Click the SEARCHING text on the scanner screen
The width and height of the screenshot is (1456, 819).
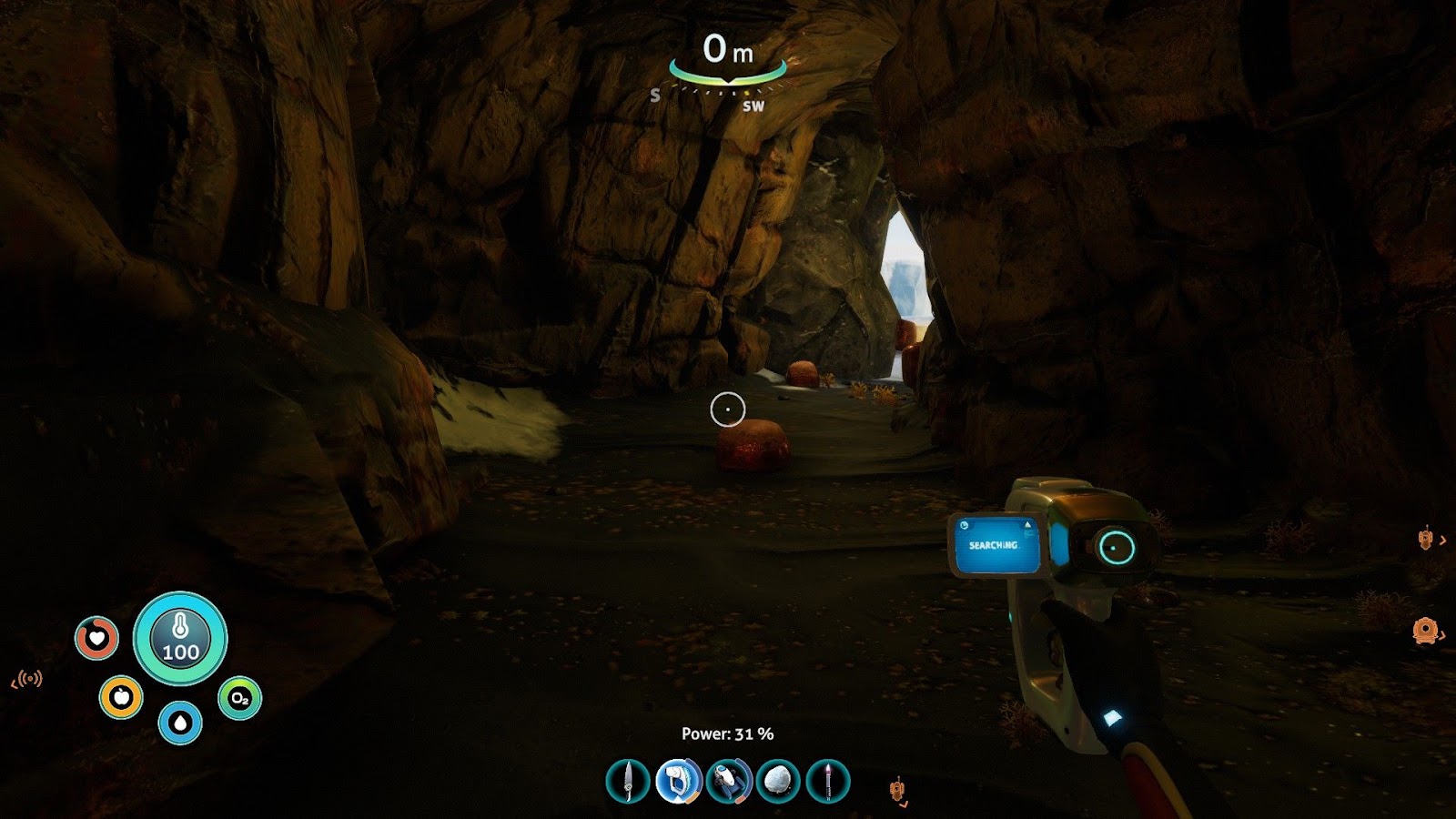[993, 545]
